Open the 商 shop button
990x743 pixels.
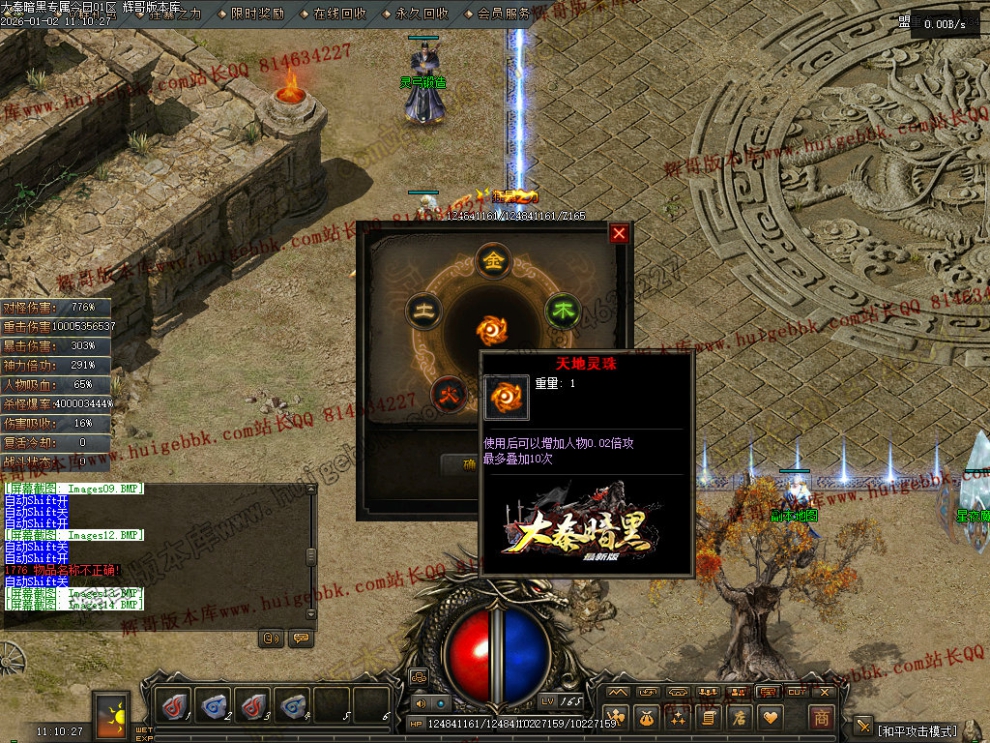821,717
